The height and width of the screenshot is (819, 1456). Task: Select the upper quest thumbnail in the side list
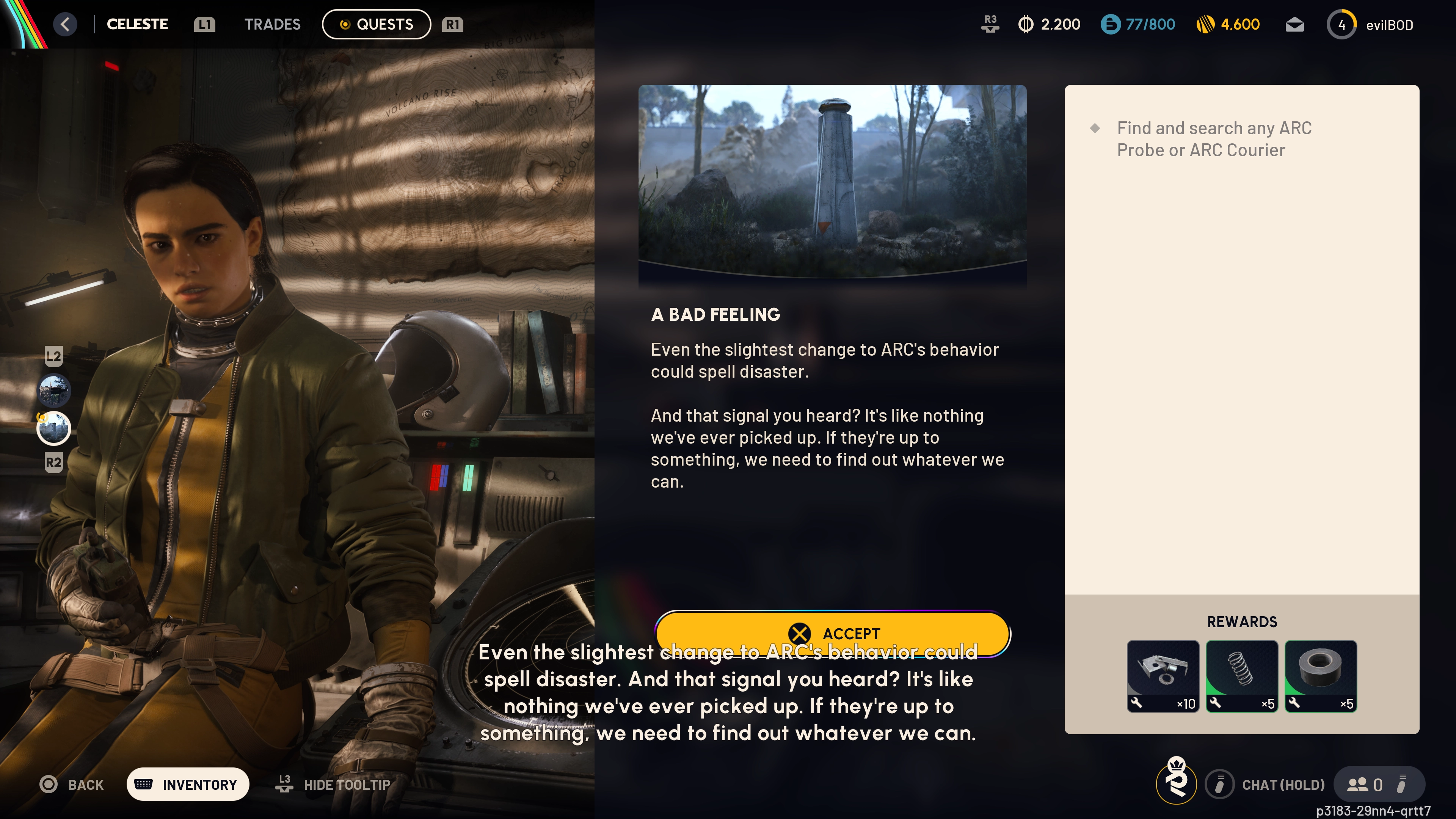54,390
